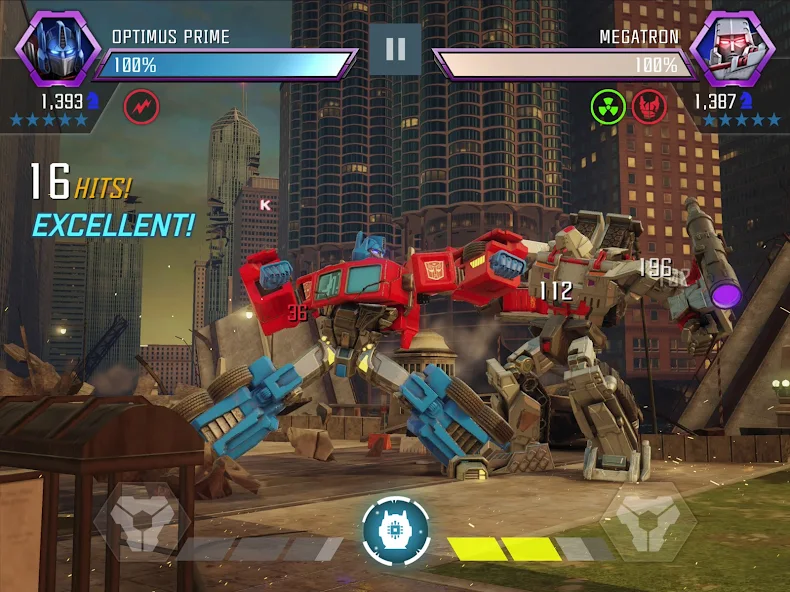
Task: Inspect the red lightning buff icon
Action: (x=140, y=104)
